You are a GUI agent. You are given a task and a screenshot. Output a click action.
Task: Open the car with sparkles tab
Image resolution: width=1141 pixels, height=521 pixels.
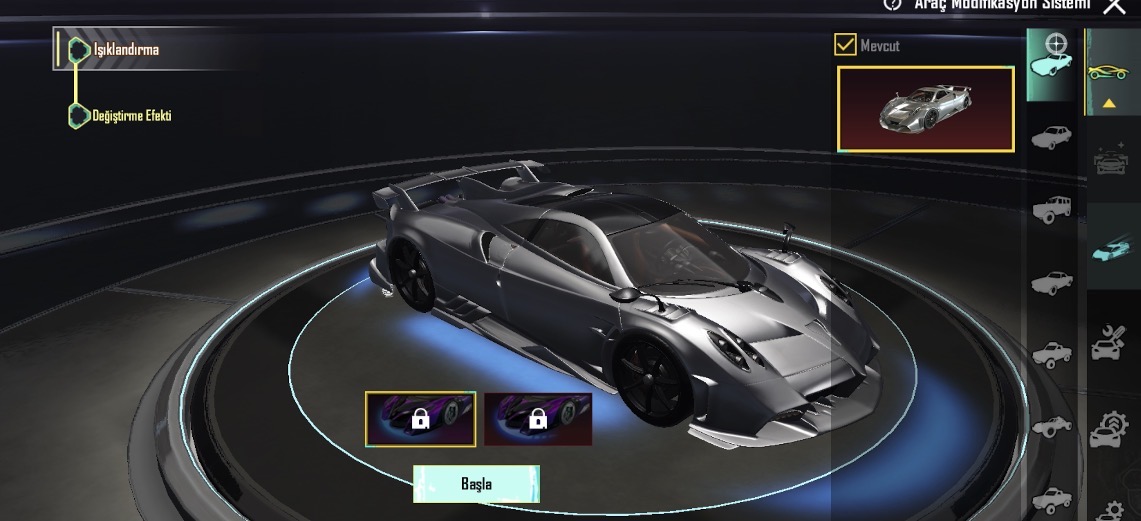(x=1109, y=160)
